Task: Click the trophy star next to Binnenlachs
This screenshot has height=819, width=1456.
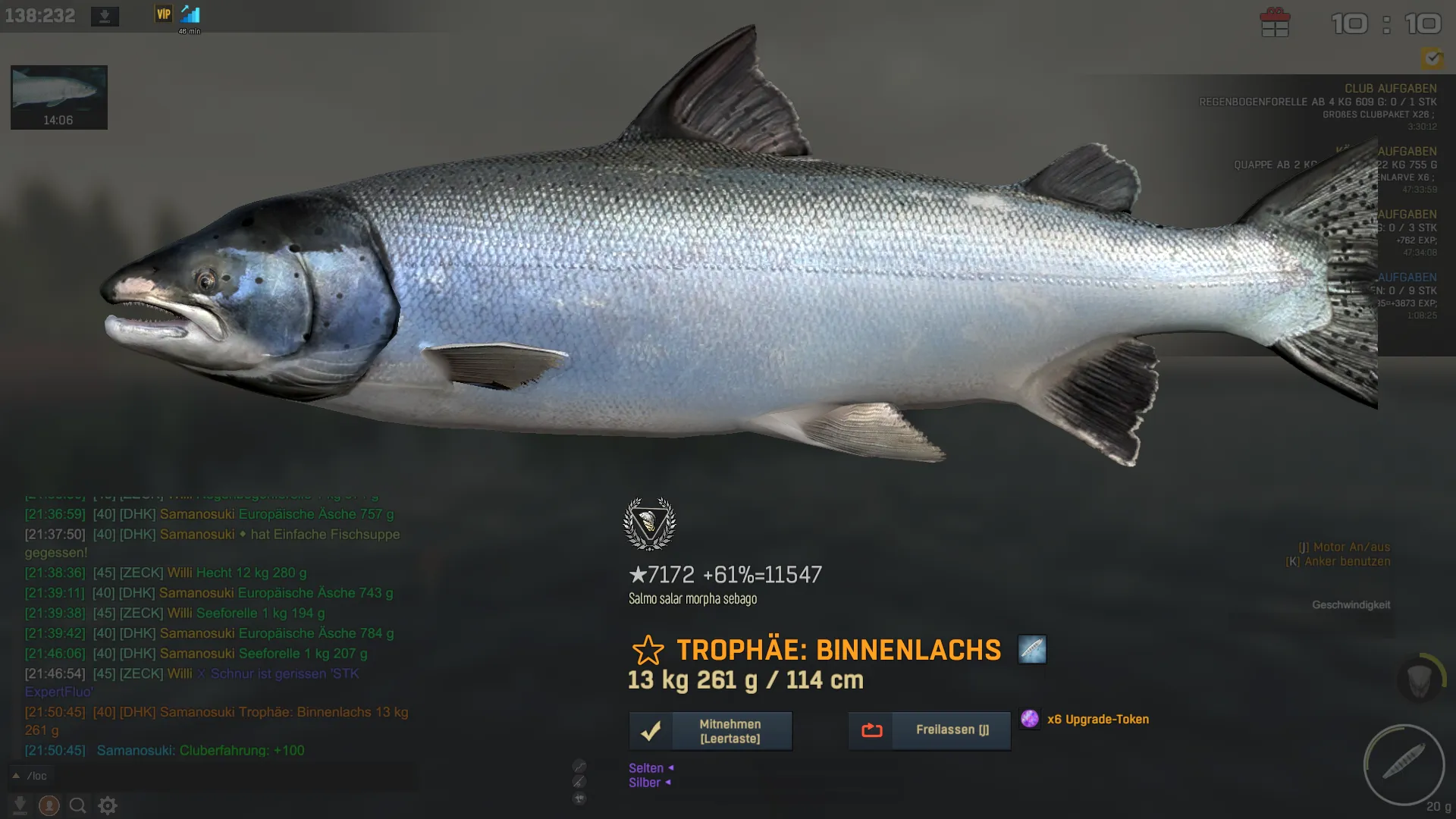Action: click(x=648, y=651)
